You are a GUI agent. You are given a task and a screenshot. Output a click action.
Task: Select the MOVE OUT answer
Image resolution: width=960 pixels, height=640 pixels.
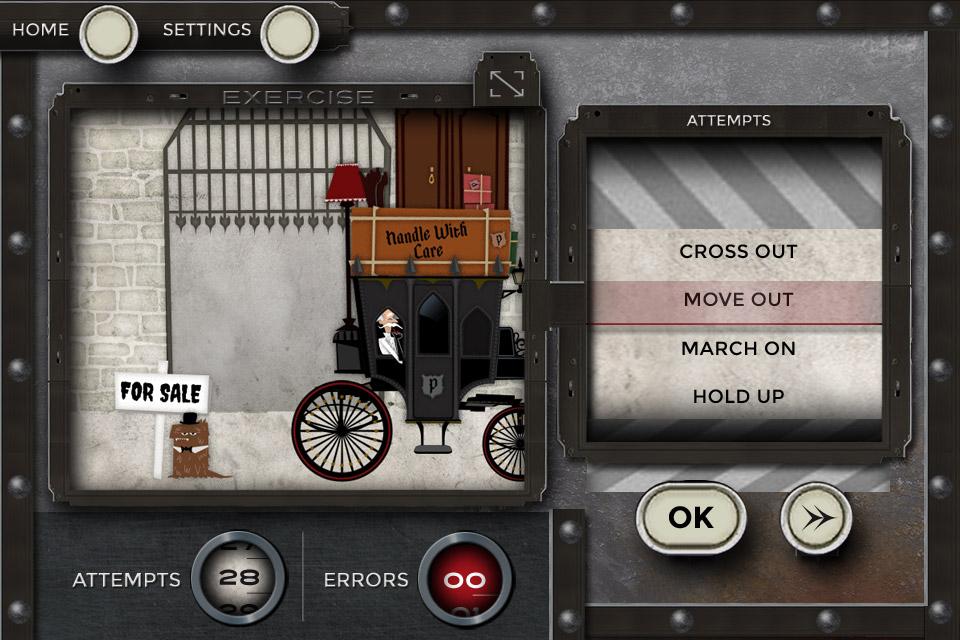click(738, 300)
